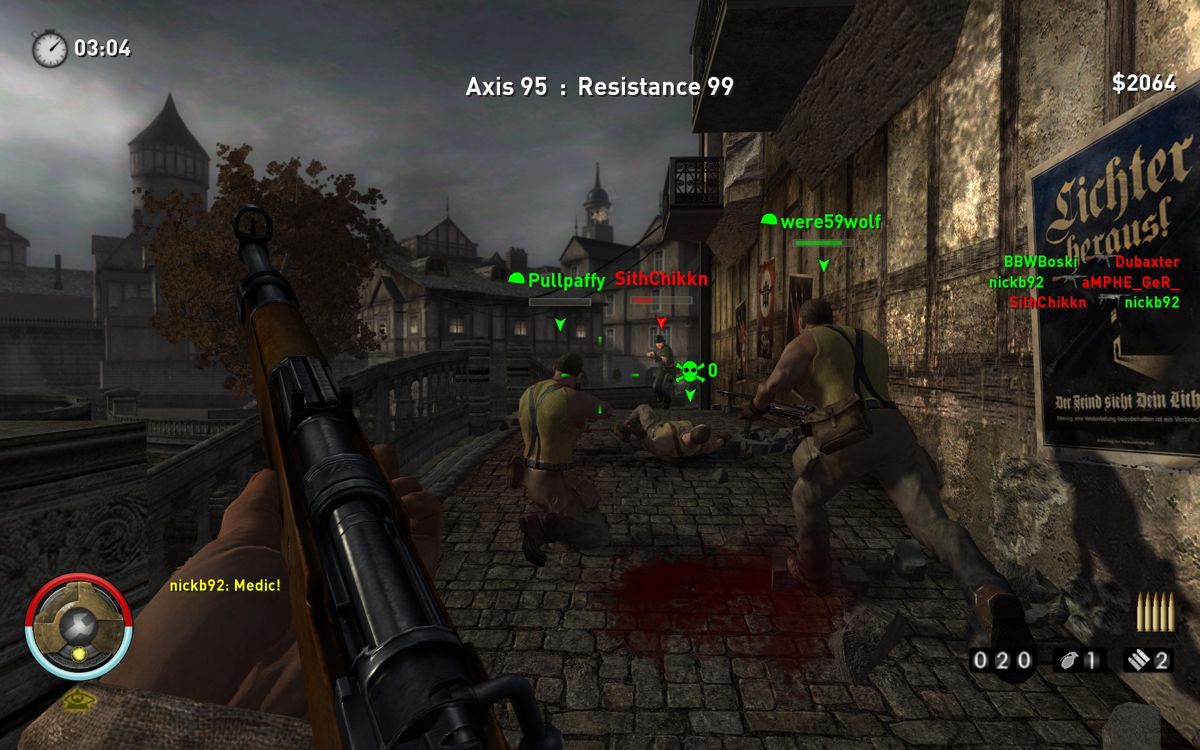The image size is (1200, 750).
Task: Click the green skull marker
Action: 687,372
